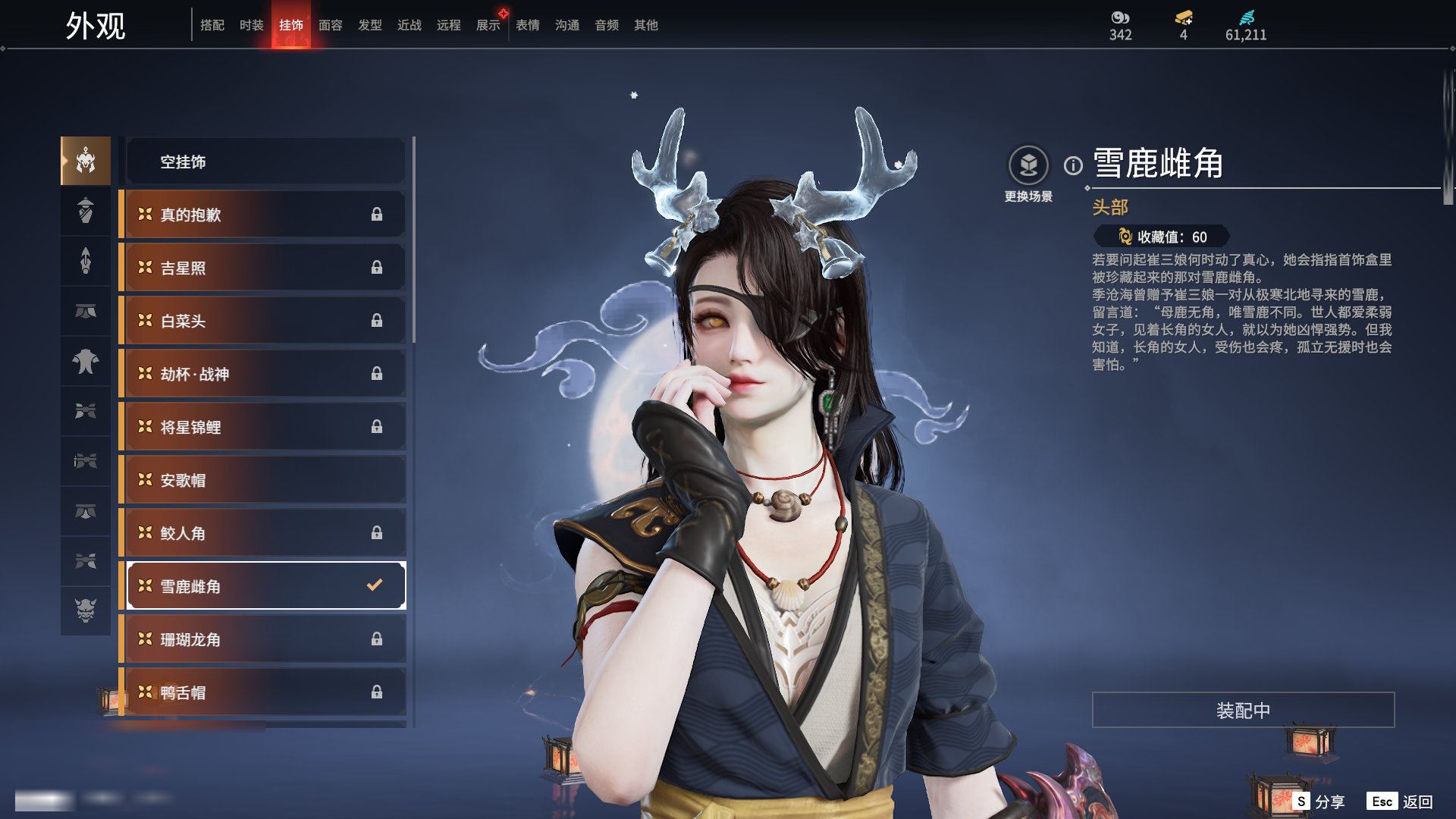Open the 展示 tab
Image resolution: width=1456 pixels, height=819 pixels.
[488, 25]
